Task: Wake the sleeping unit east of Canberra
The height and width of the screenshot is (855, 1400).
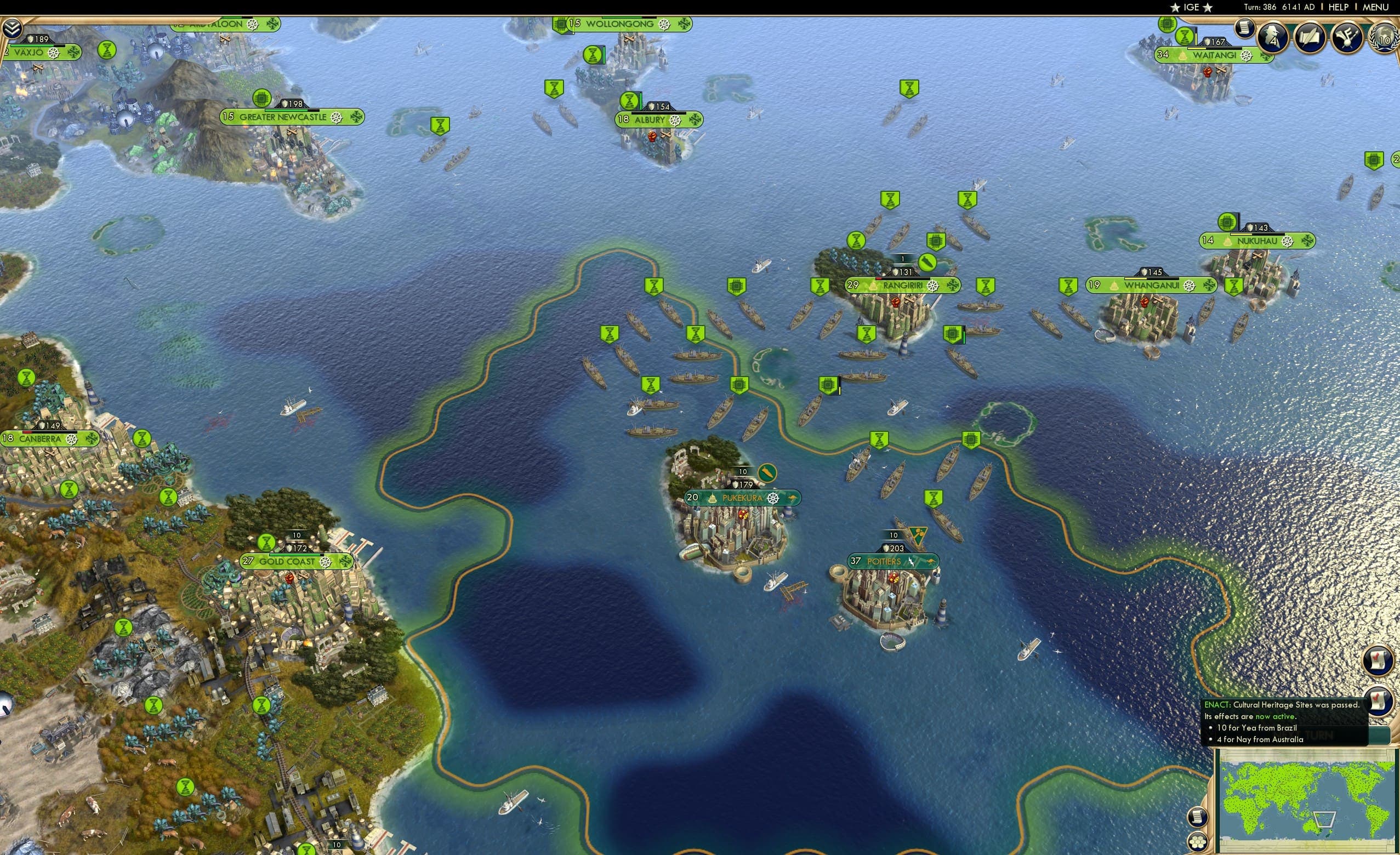Action: click(x=143, y=440)
